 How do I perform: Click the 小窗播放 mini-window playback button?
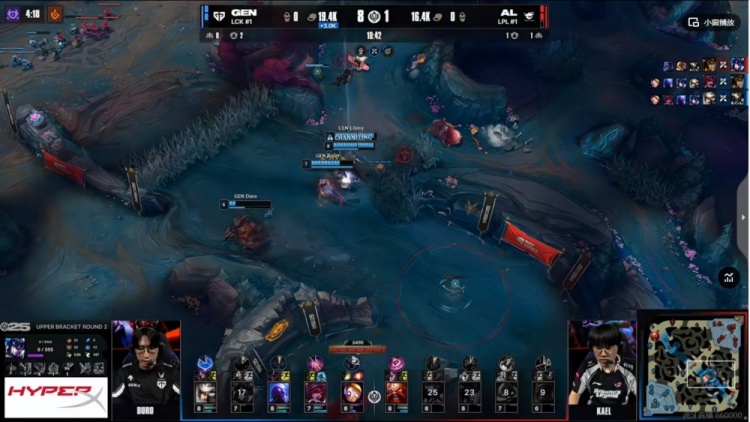tap(712, 22)
